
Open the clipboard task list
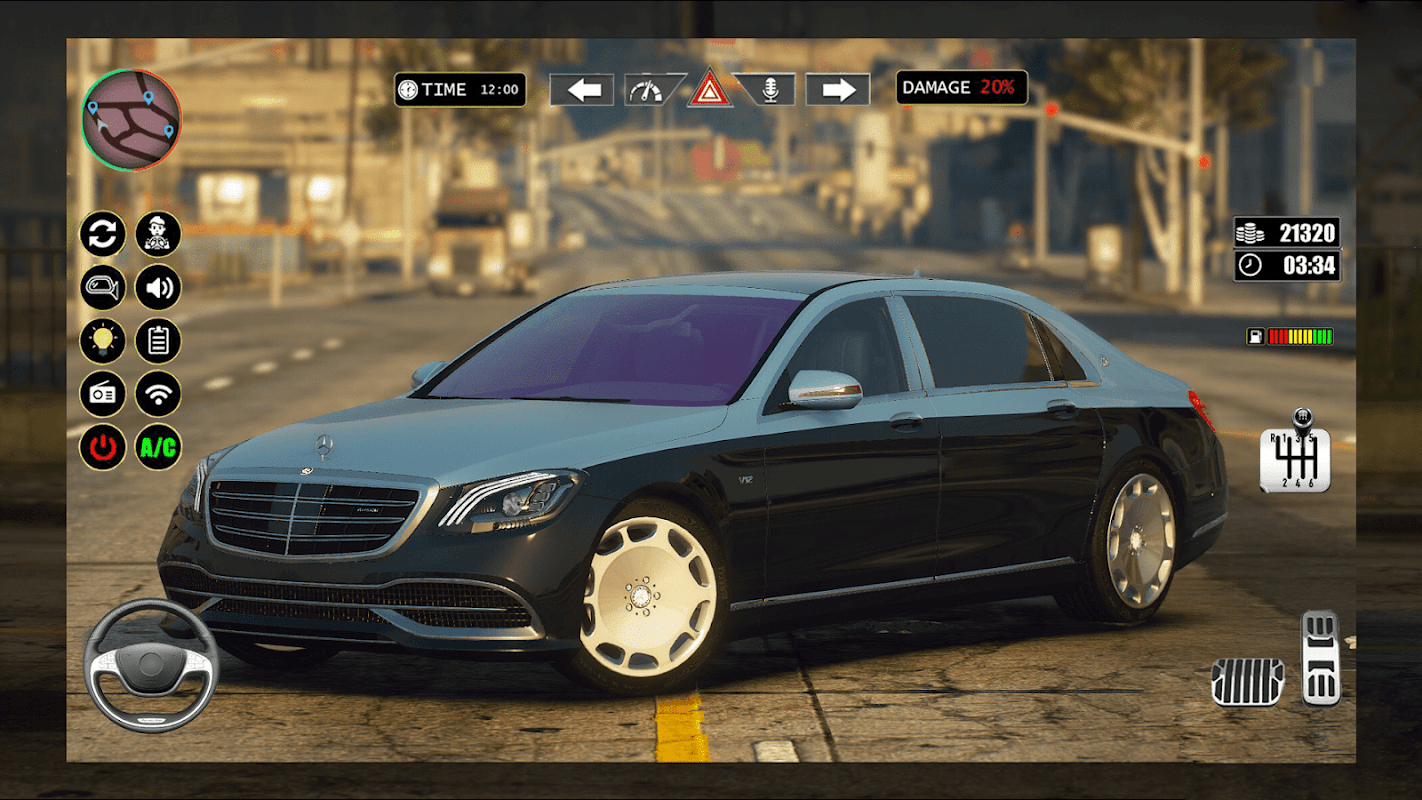(x=158, y=341)
